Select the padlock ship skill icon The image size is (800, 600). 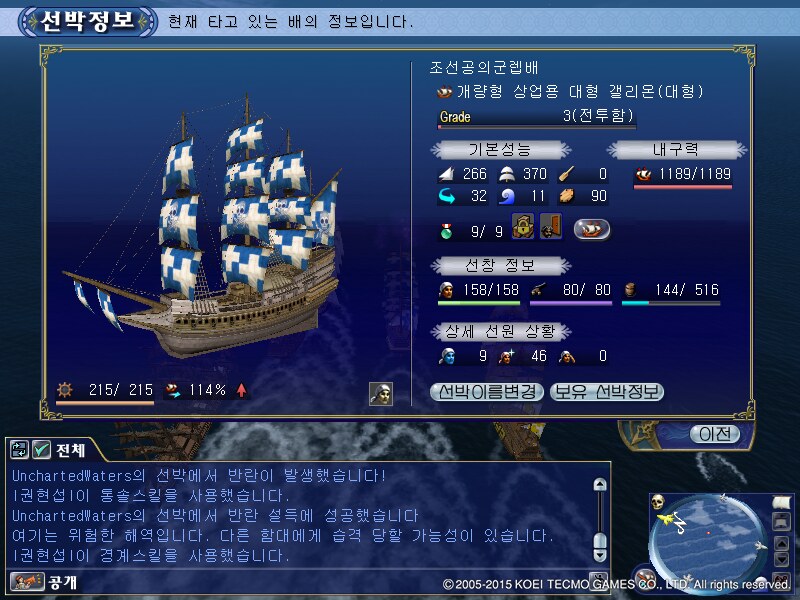point(522,228)
